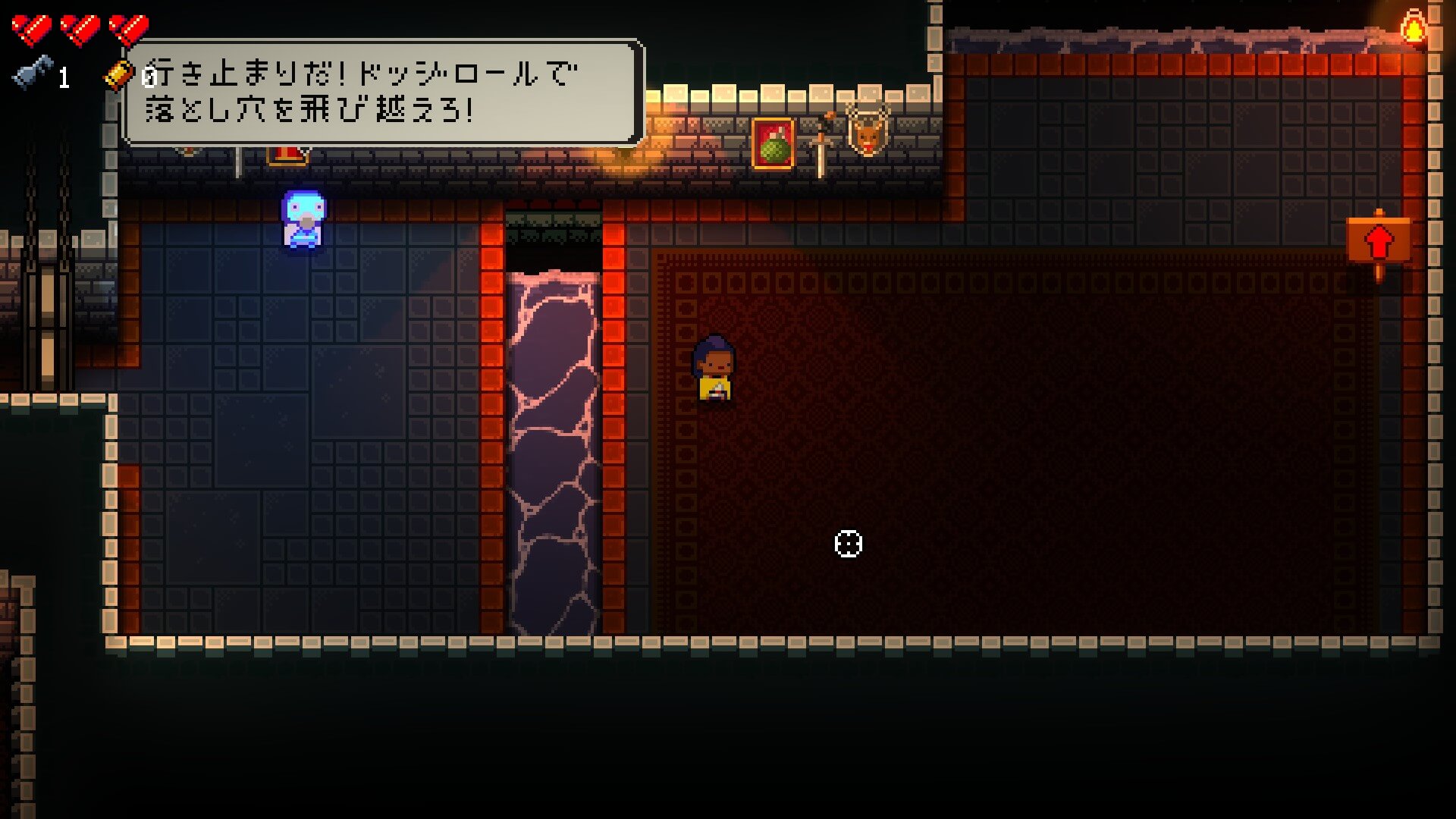The image size is (1456, 819).
Task: Click the shell casing currency icon
Action: point(117,76)
